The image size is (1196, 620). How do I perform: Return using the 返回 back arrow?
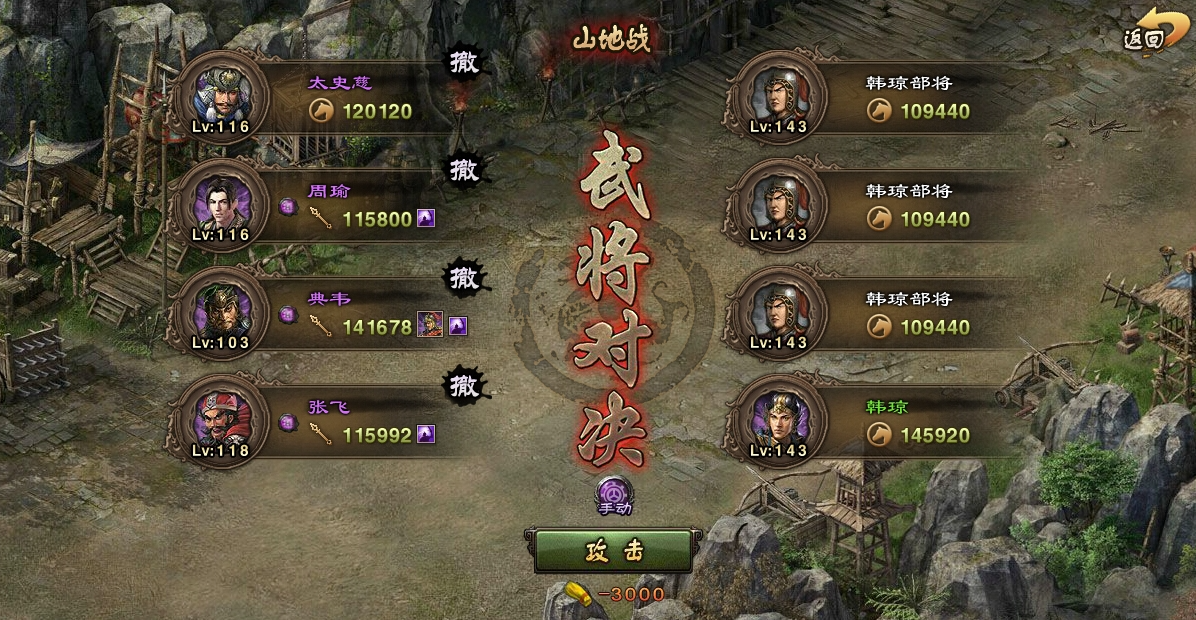pos(1147,30)
